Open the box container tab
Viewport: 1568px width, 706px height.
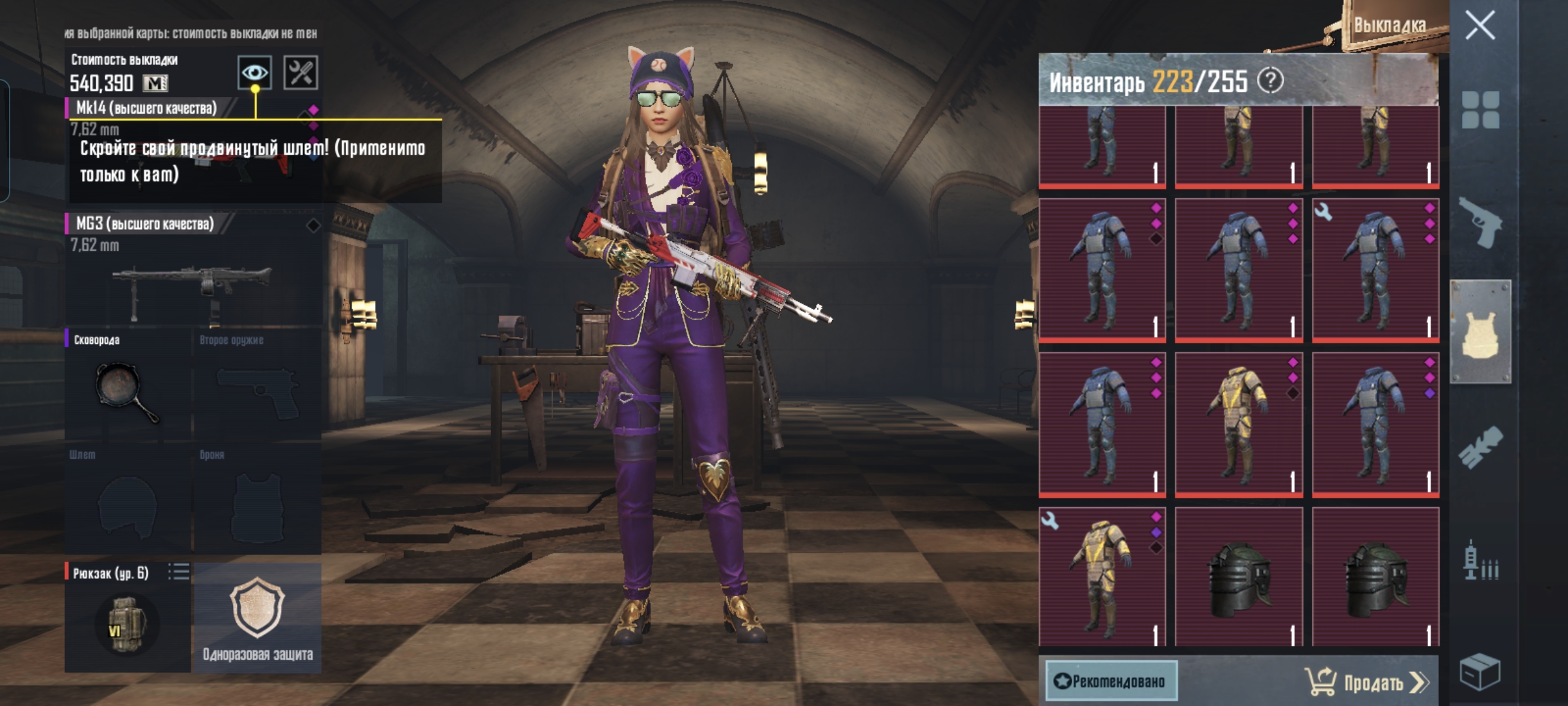pyautogui.click(x=1480, y=671)
